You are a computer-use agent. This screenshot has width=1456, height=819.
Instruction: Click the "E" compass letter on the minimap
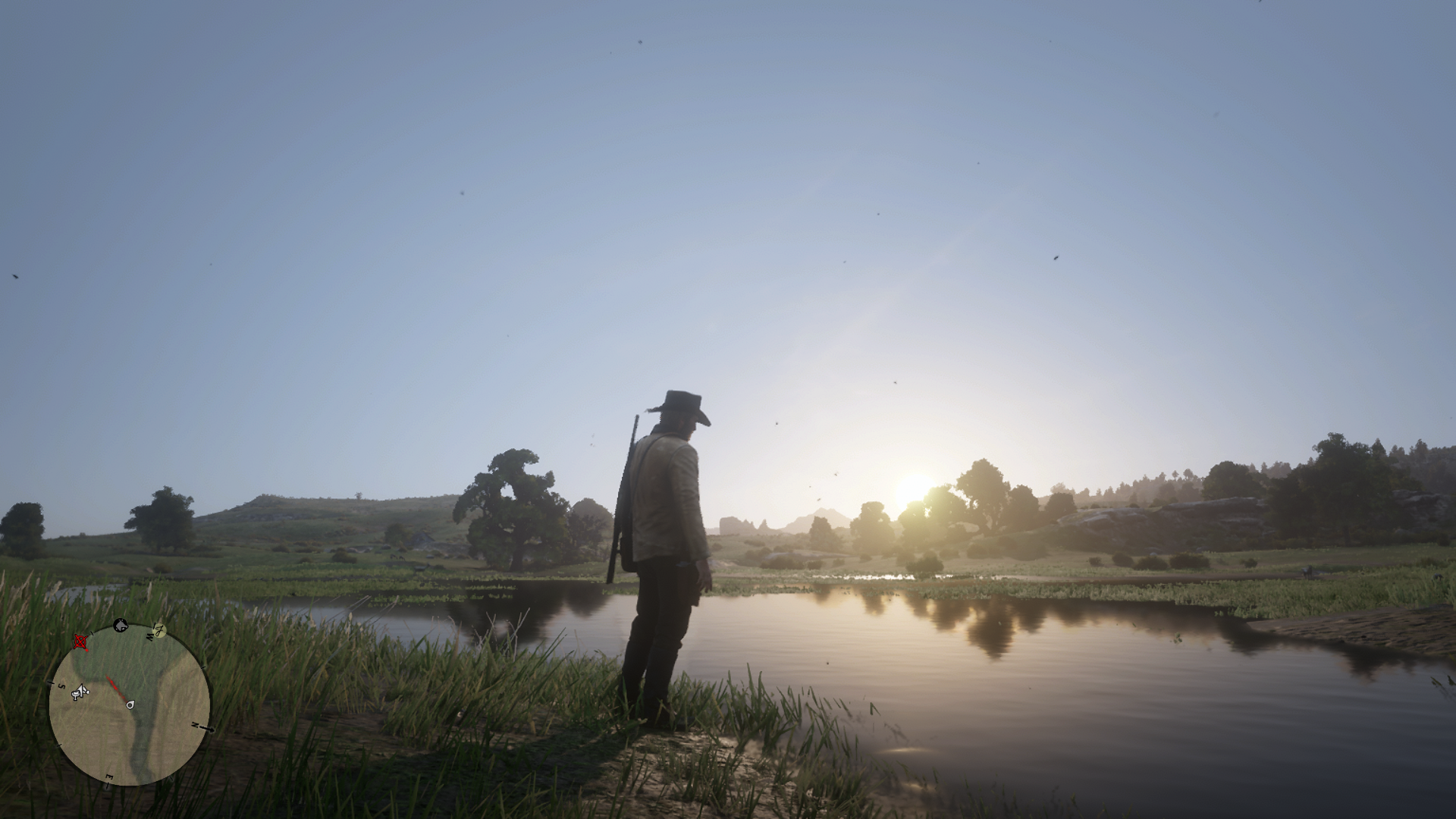click(x=109, y=777)
